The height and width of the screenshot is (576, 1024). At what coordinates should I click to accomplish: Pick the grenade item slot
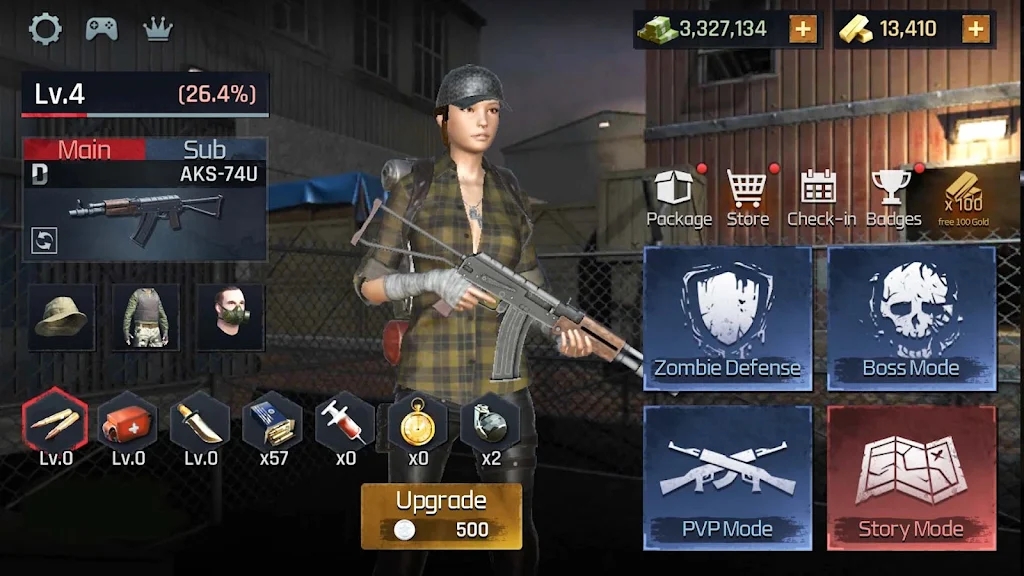pyautogui.click(x=490, y=423)
